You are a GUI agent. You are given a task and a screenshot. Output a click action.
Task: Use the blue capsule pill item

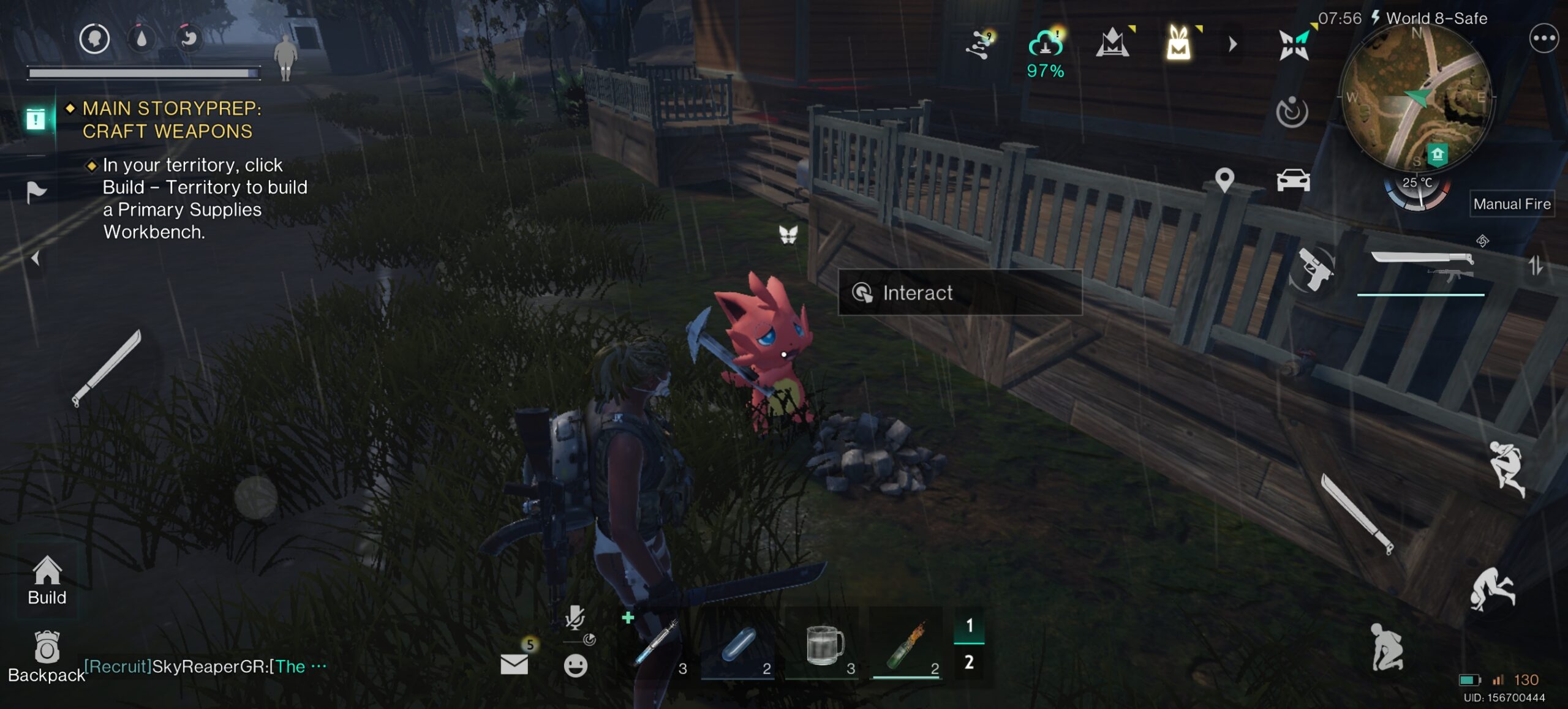tap(739, 645)
